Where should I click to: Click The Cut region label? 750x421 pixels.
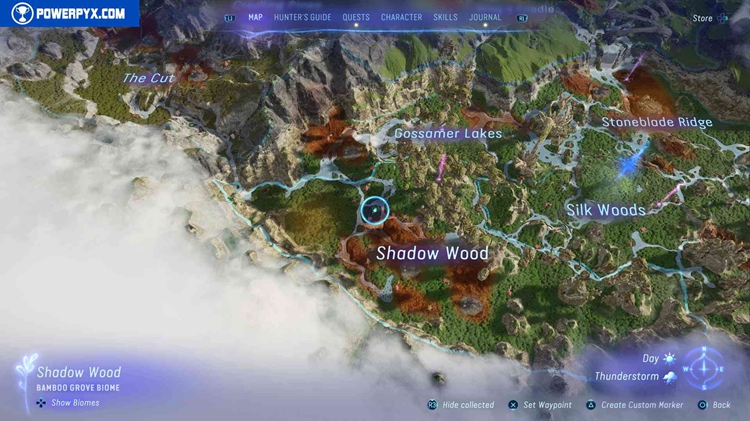pyautogui.click(x=148, y=78)
